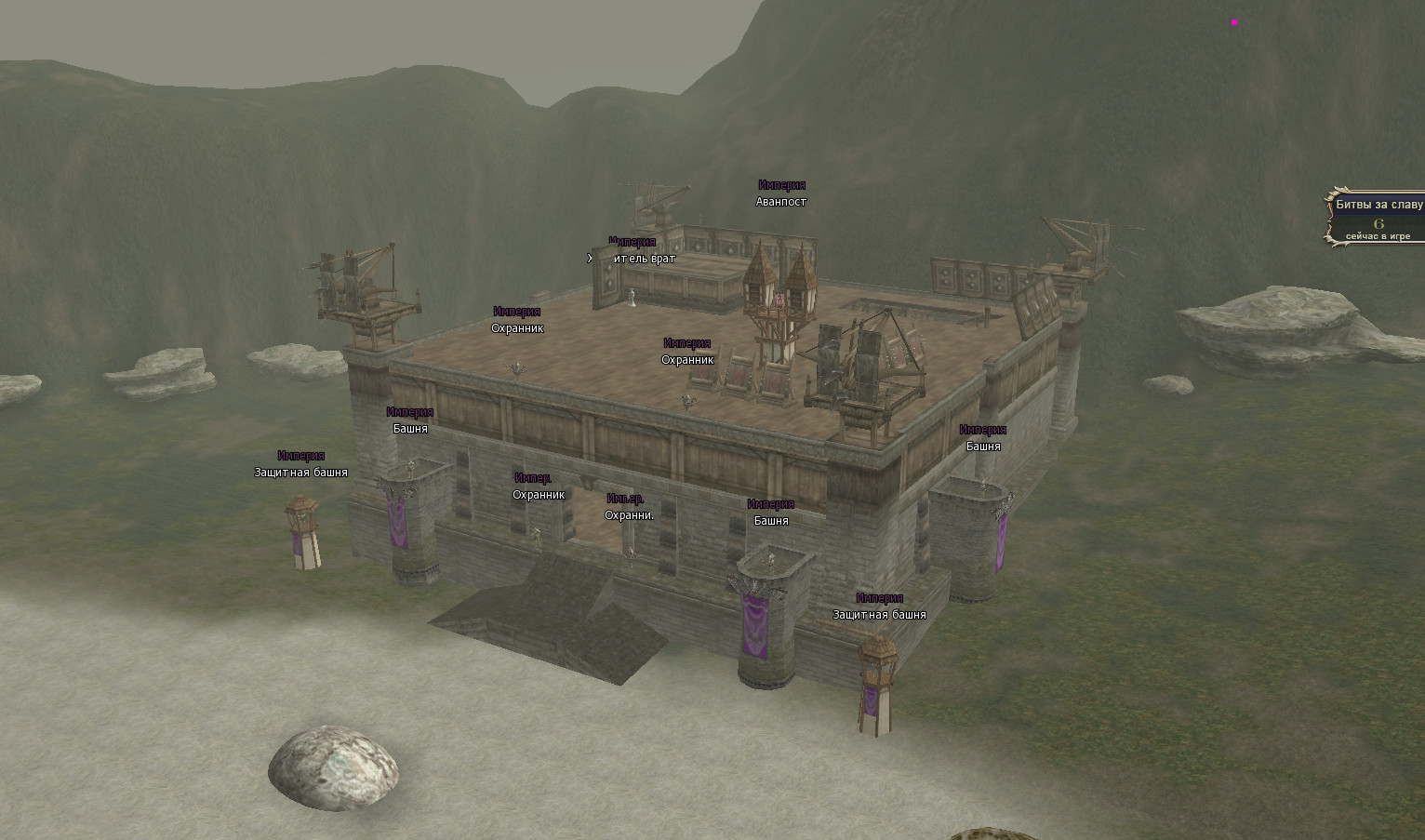The image size is (1425, 840).
Task: Open the "Битвы за славу" panel
Action: [1378, 206]
